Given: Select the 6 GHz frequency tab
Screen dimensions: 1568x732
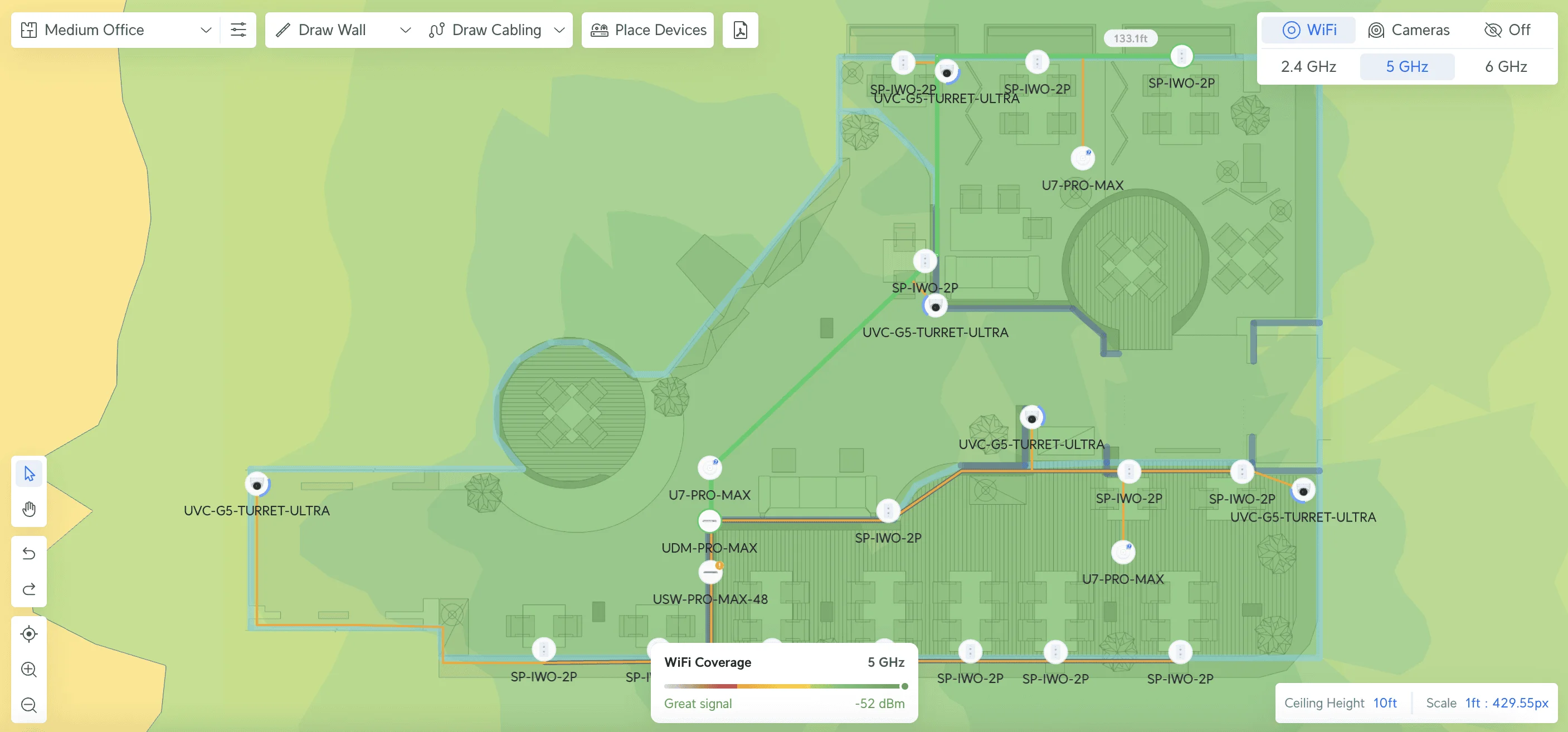Looking at the screenshot, I should pos(1504,66).
